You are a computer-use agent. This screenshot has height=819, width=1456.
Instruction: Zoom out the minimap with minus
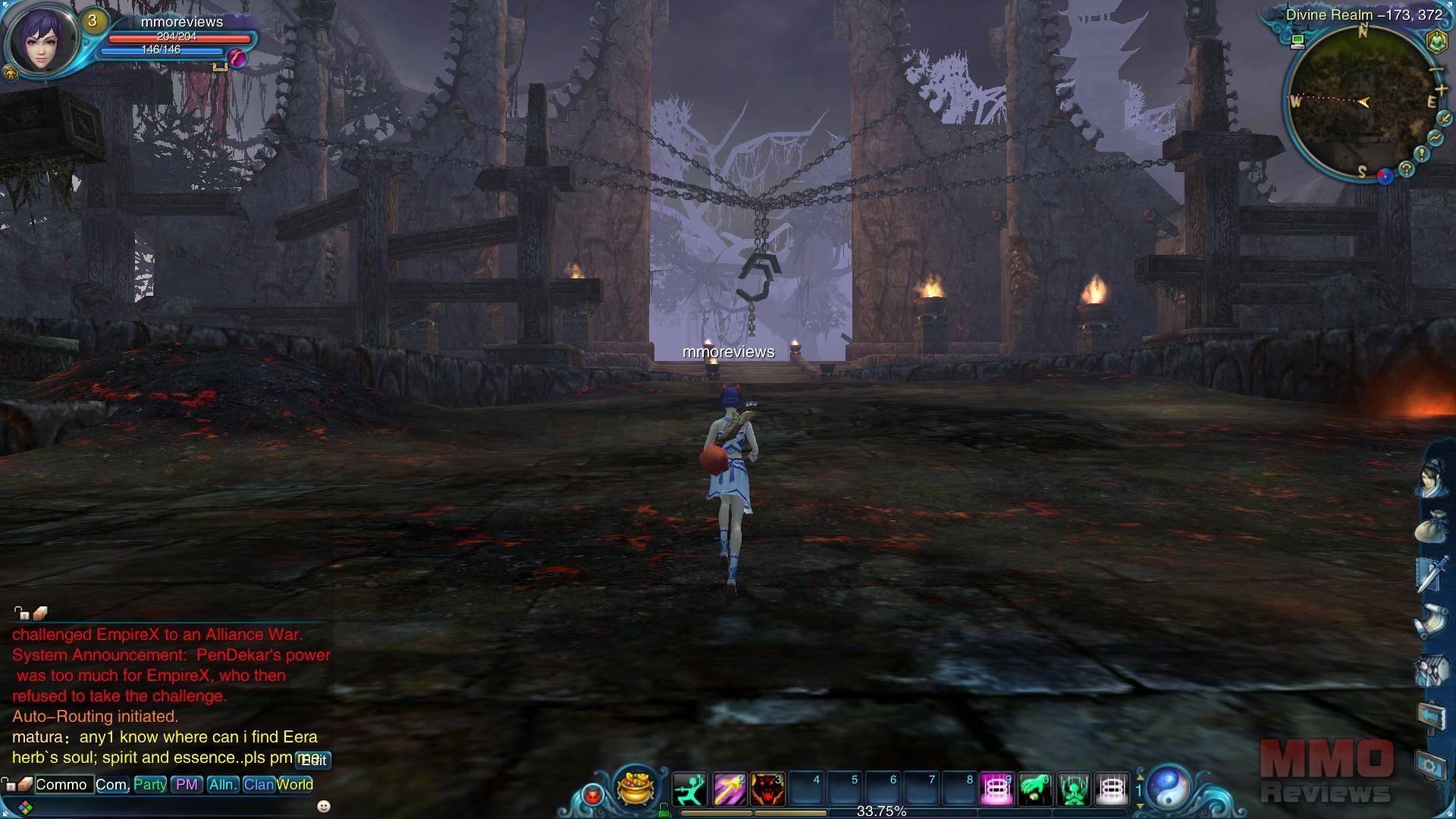point(1436,70)
